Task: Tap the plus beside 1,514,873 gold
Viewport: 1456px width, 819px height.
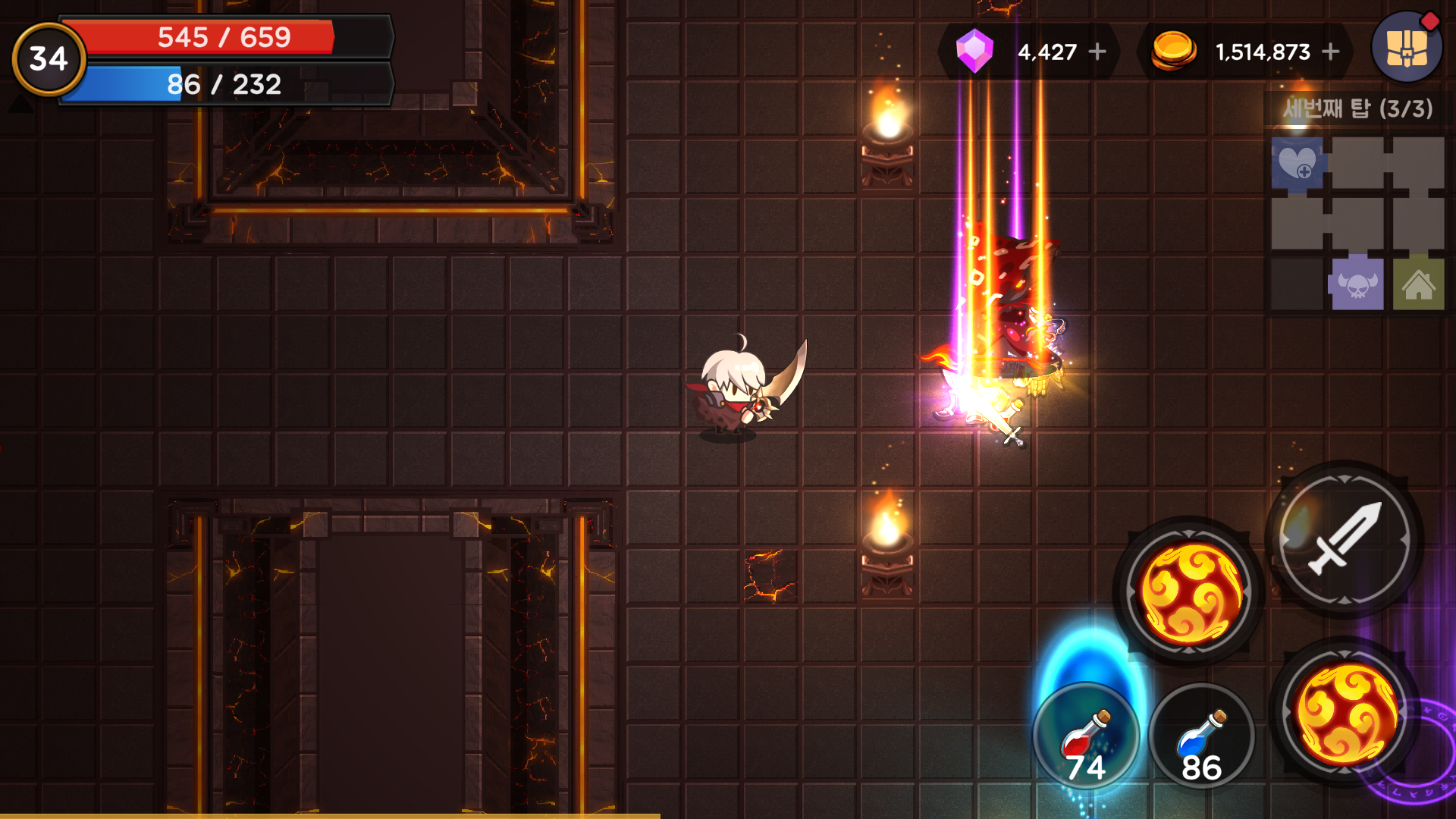Action: point(1330,52)
